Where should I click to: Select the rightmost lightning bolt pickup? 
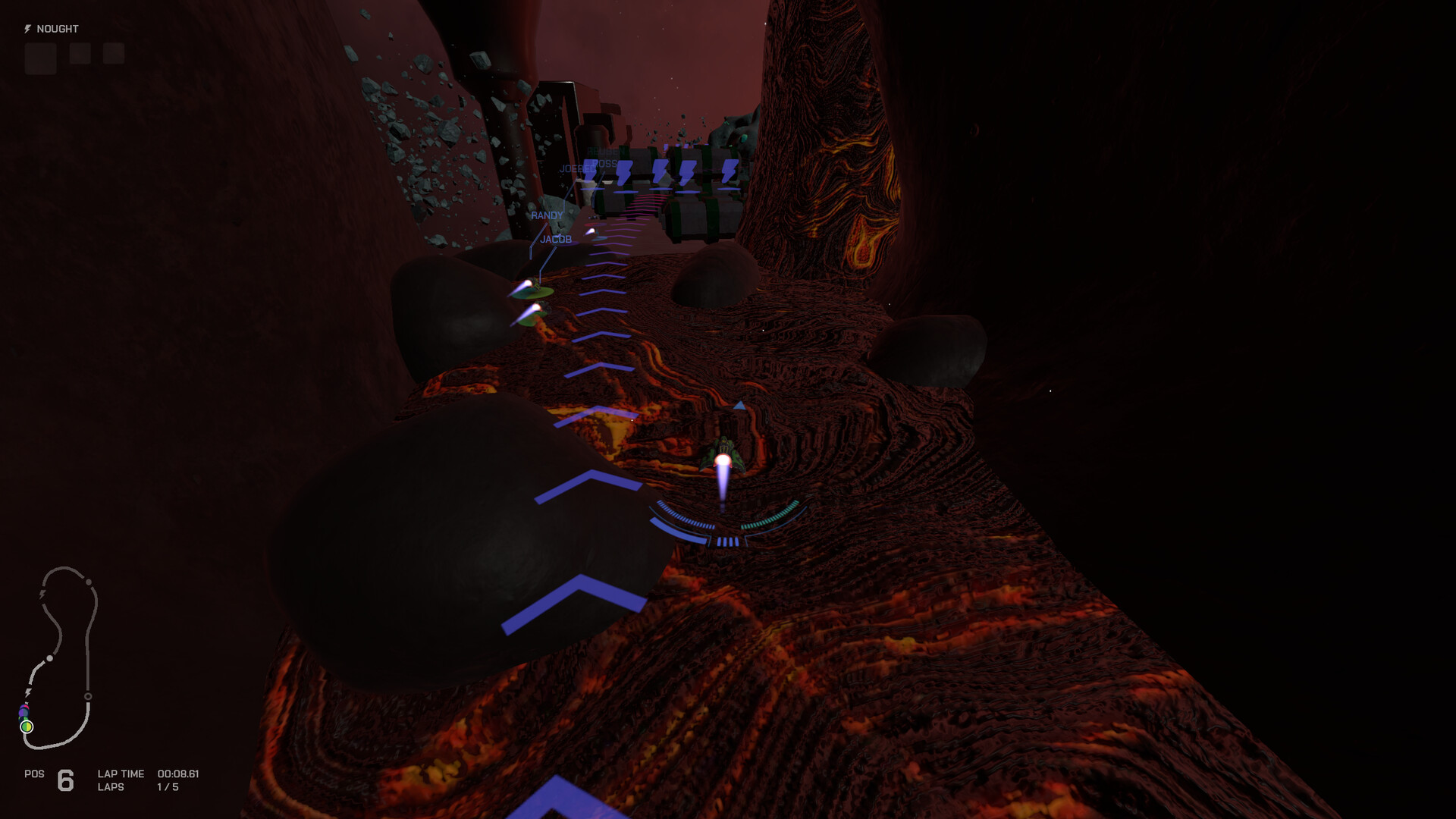coord(730,171)
